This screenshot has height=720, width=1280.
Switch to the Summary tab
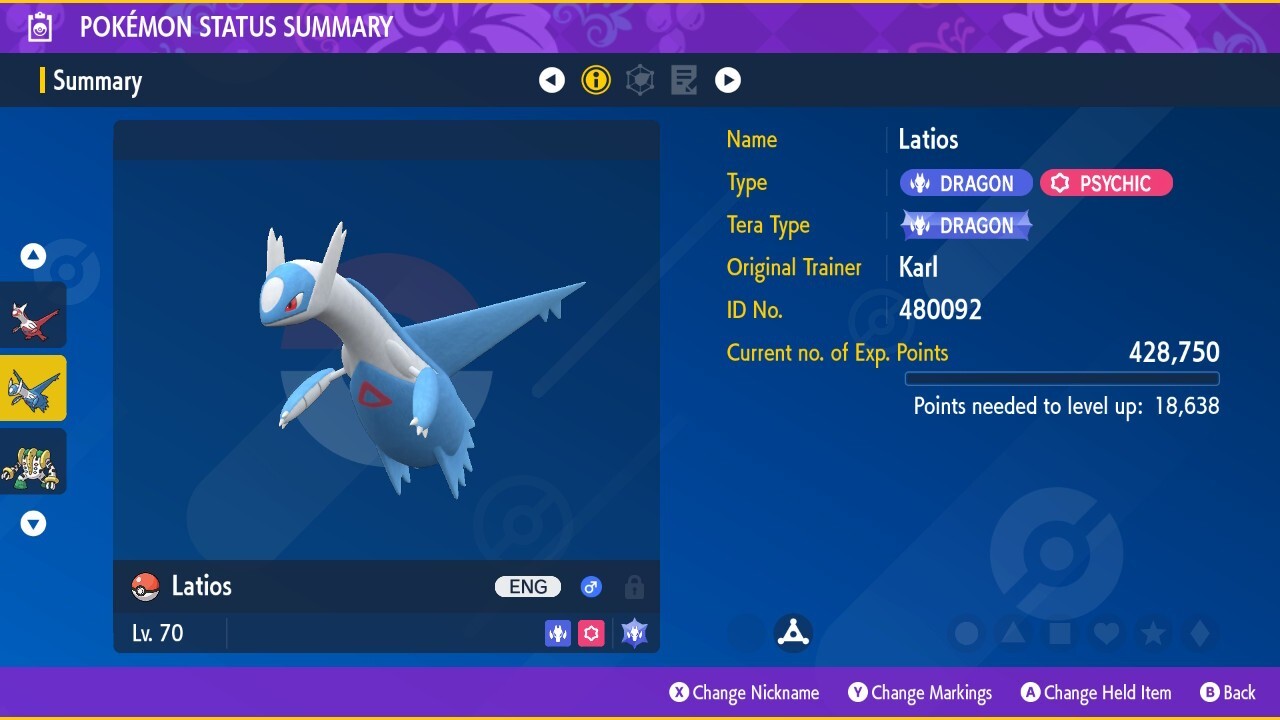(x=97, y=81)
